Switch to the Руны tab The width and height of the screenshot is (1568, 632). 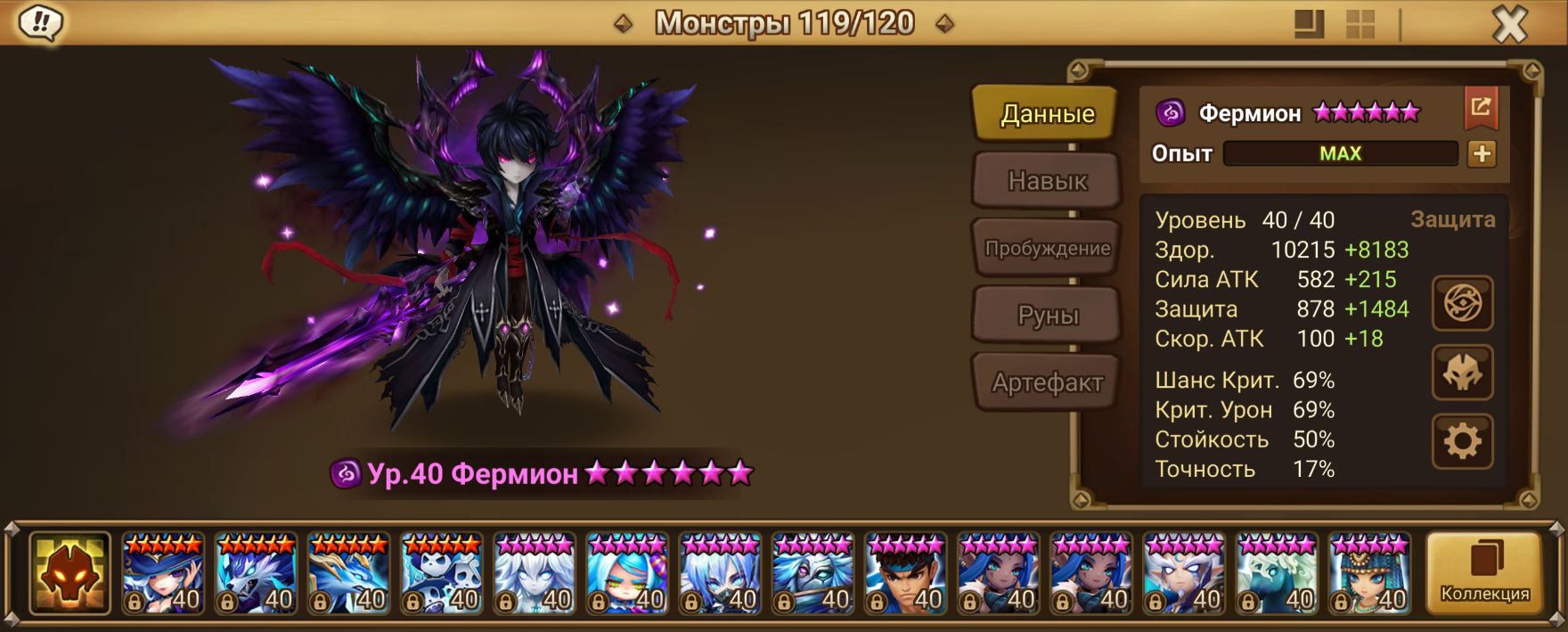(x=1047, y=315)
